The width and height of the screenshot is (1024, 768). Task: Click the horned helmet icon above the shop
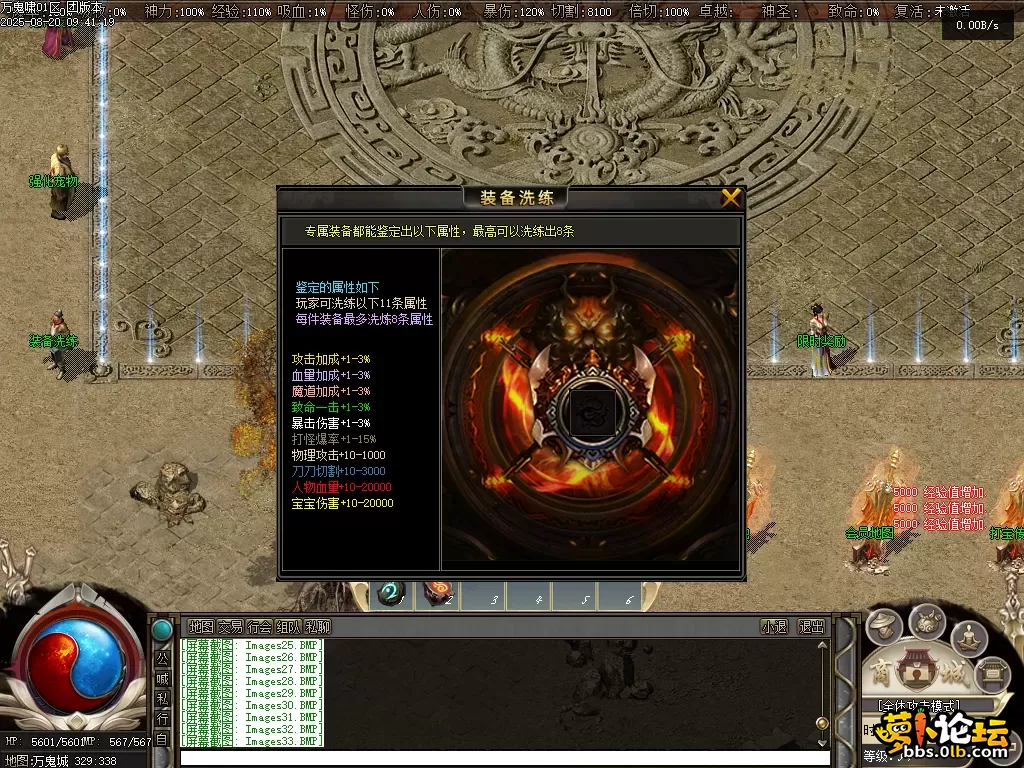(927, 621)
